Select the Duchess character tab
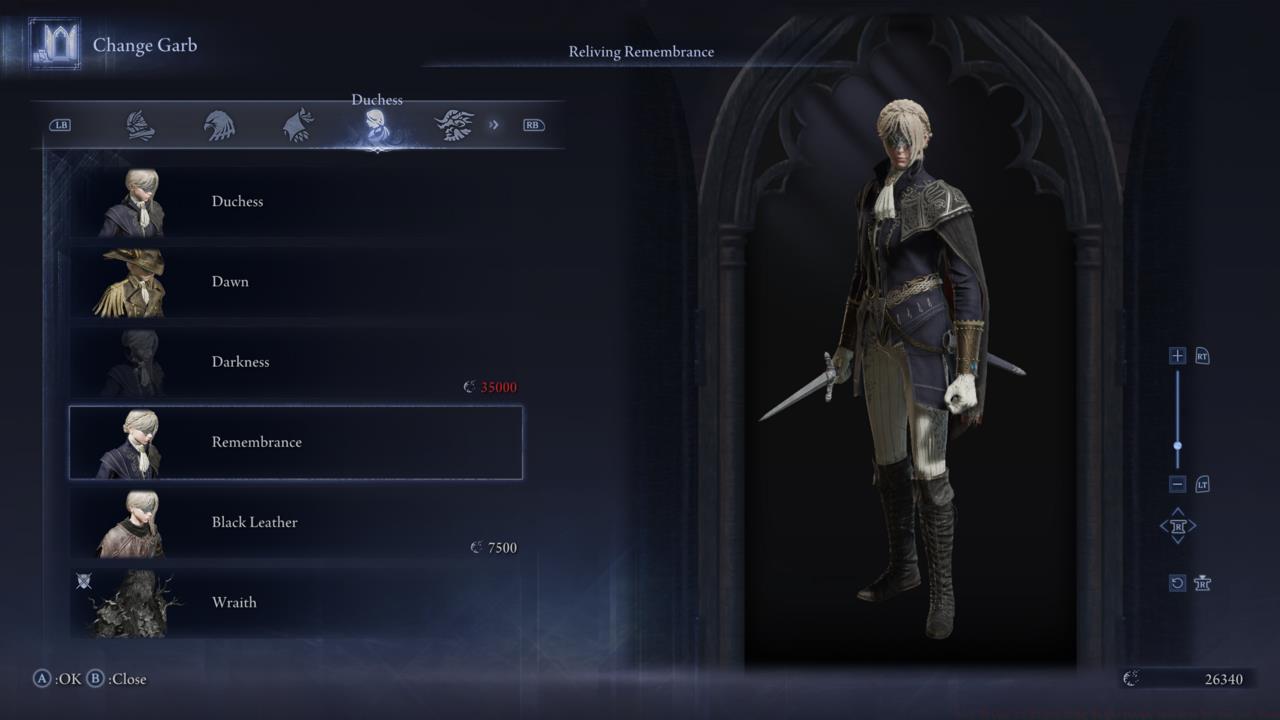 376,126
